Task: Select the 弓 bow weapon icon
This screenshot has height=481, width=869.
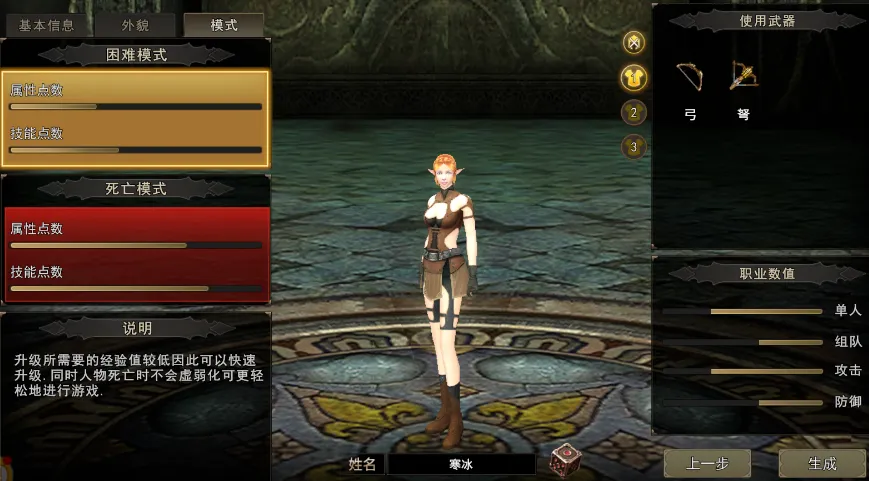Action: [690, 77]
